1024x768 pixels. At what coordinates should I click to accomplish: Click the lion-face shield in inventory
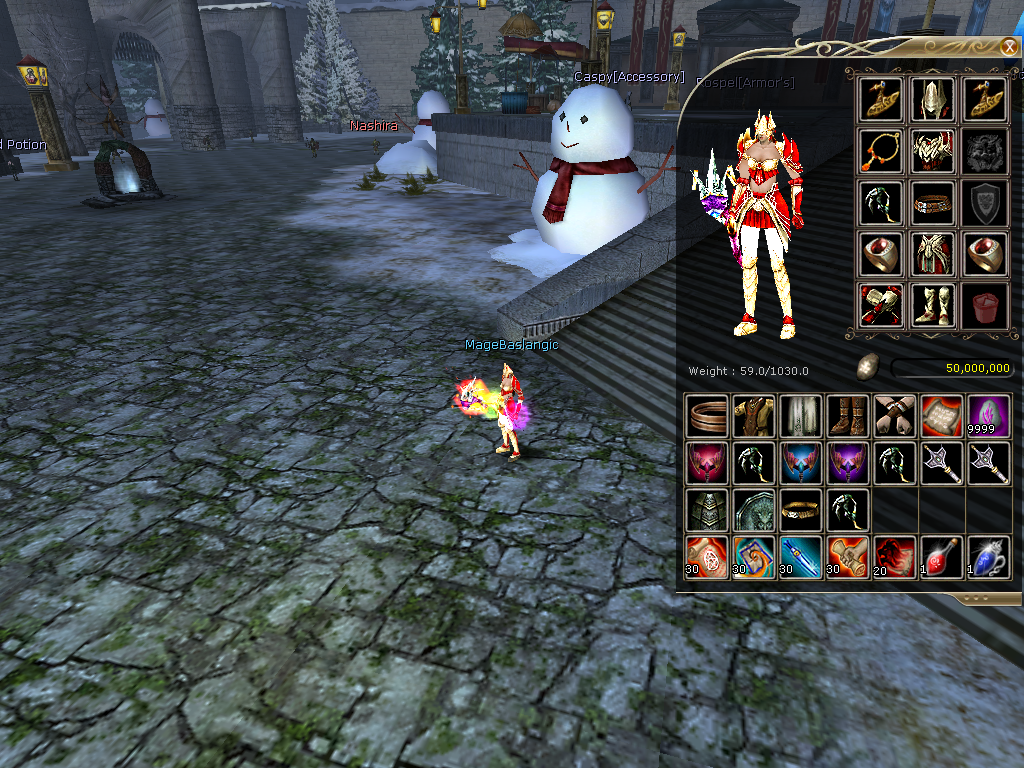click(x=754, y=510)
